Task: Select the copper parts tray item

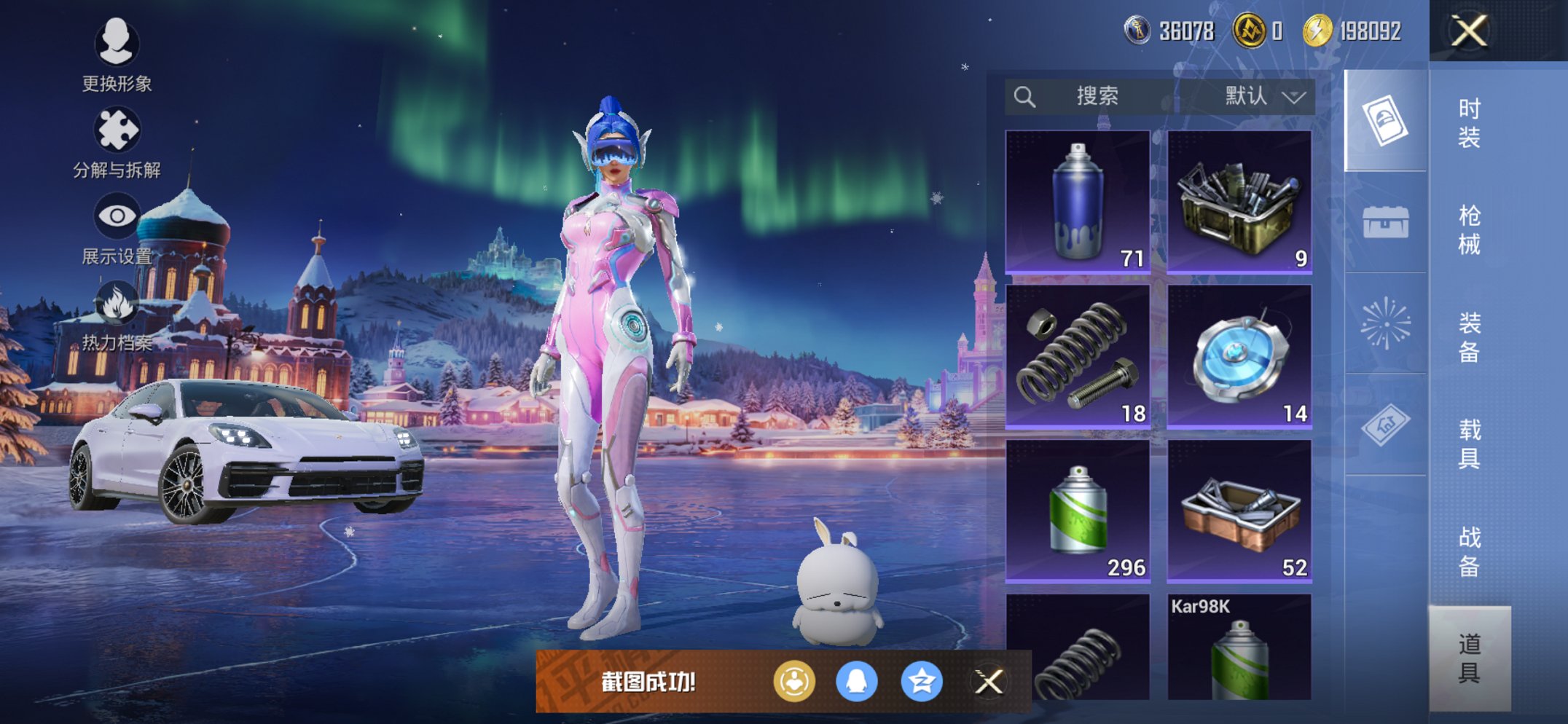Action: point(1239,511)
